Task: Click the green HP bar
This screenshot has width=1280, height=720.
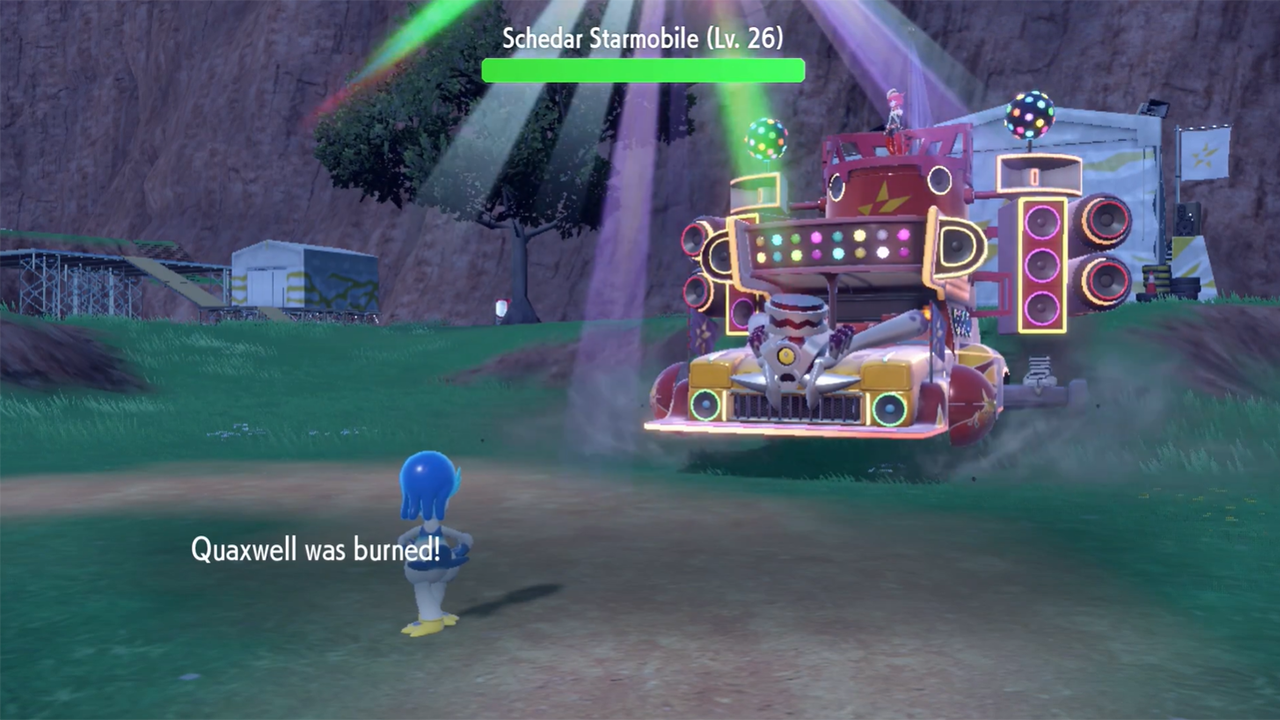Action: [643, 70]
